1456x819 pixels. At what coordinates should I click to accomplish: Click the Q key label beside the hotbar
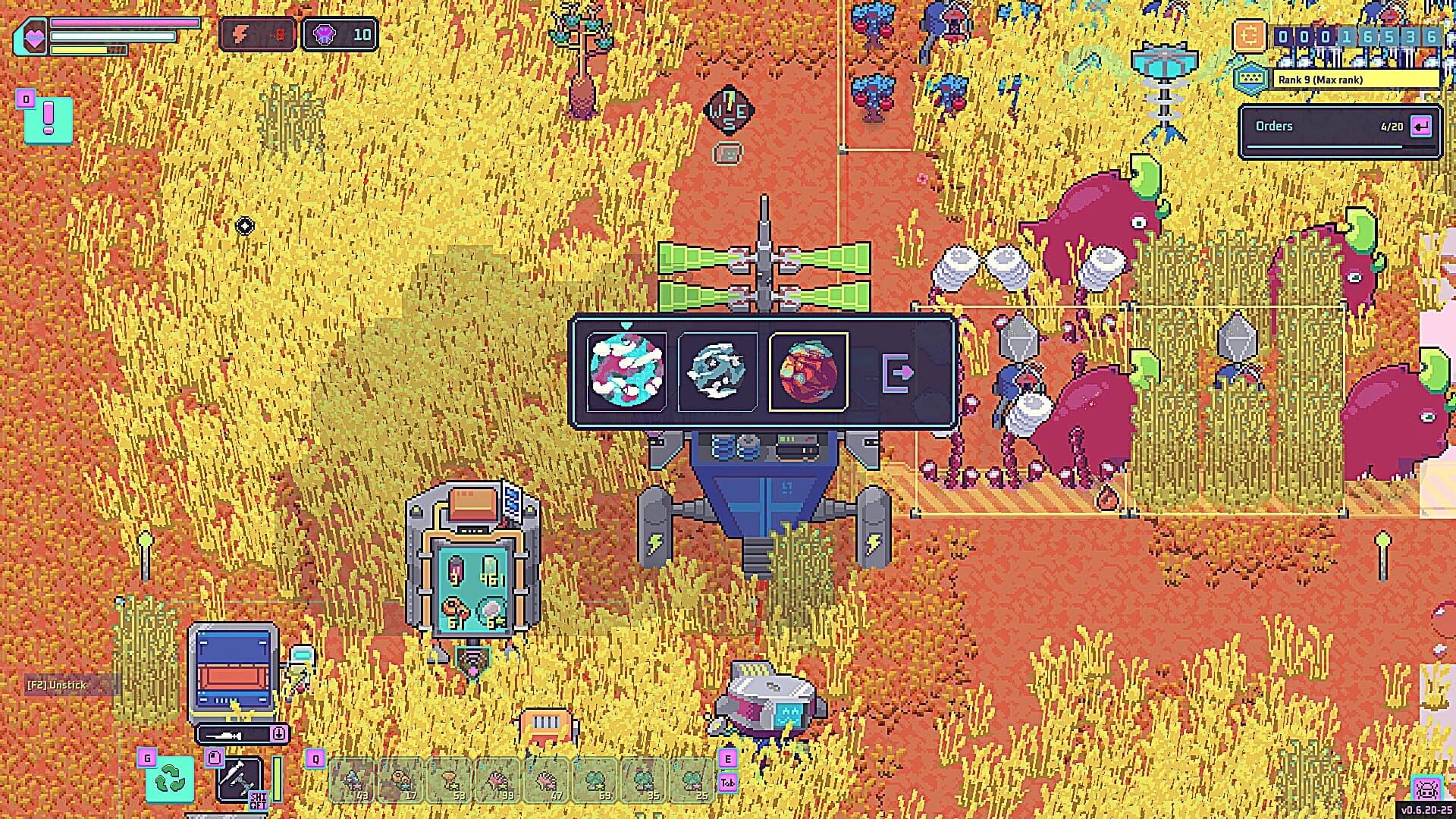coord(315,759)
